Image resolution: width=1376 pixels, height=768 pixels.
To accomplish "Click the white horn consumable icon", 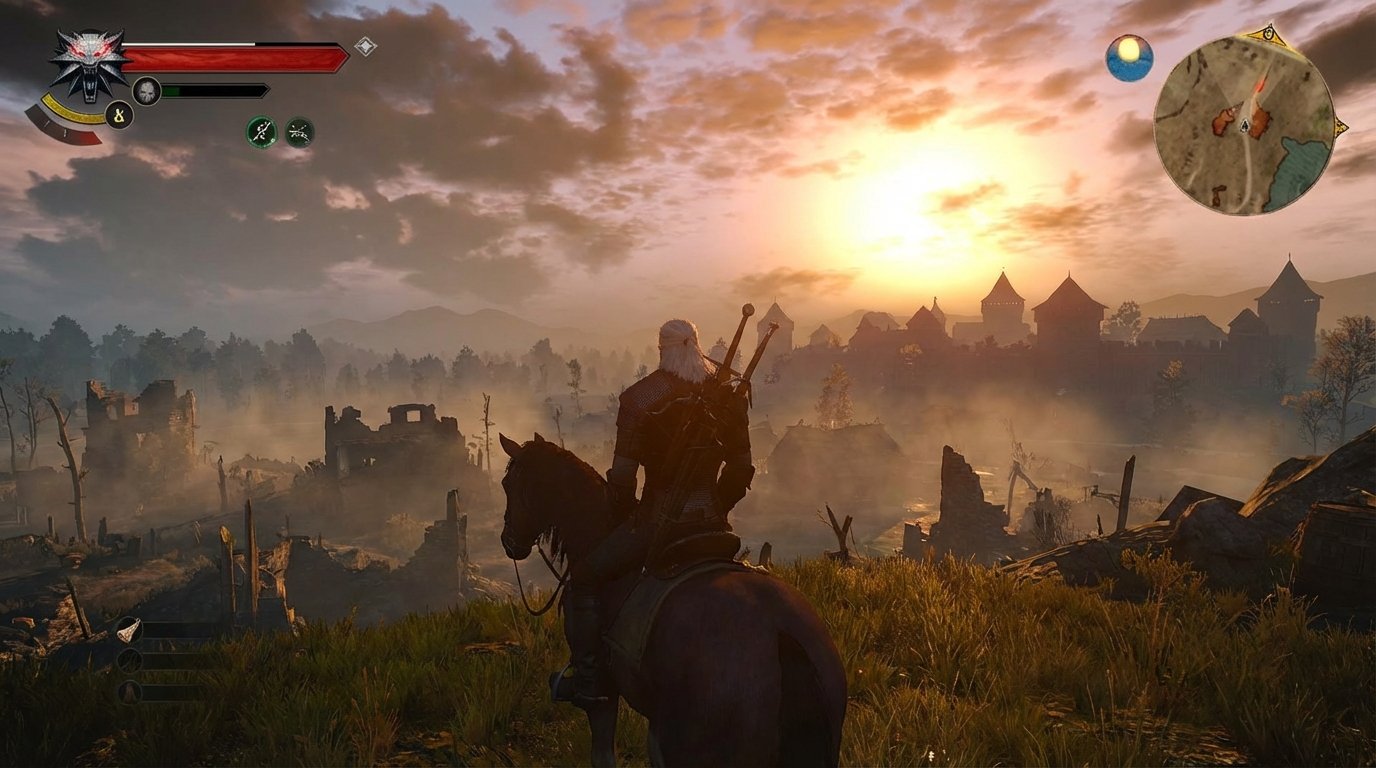I will [x=129, y=631].
